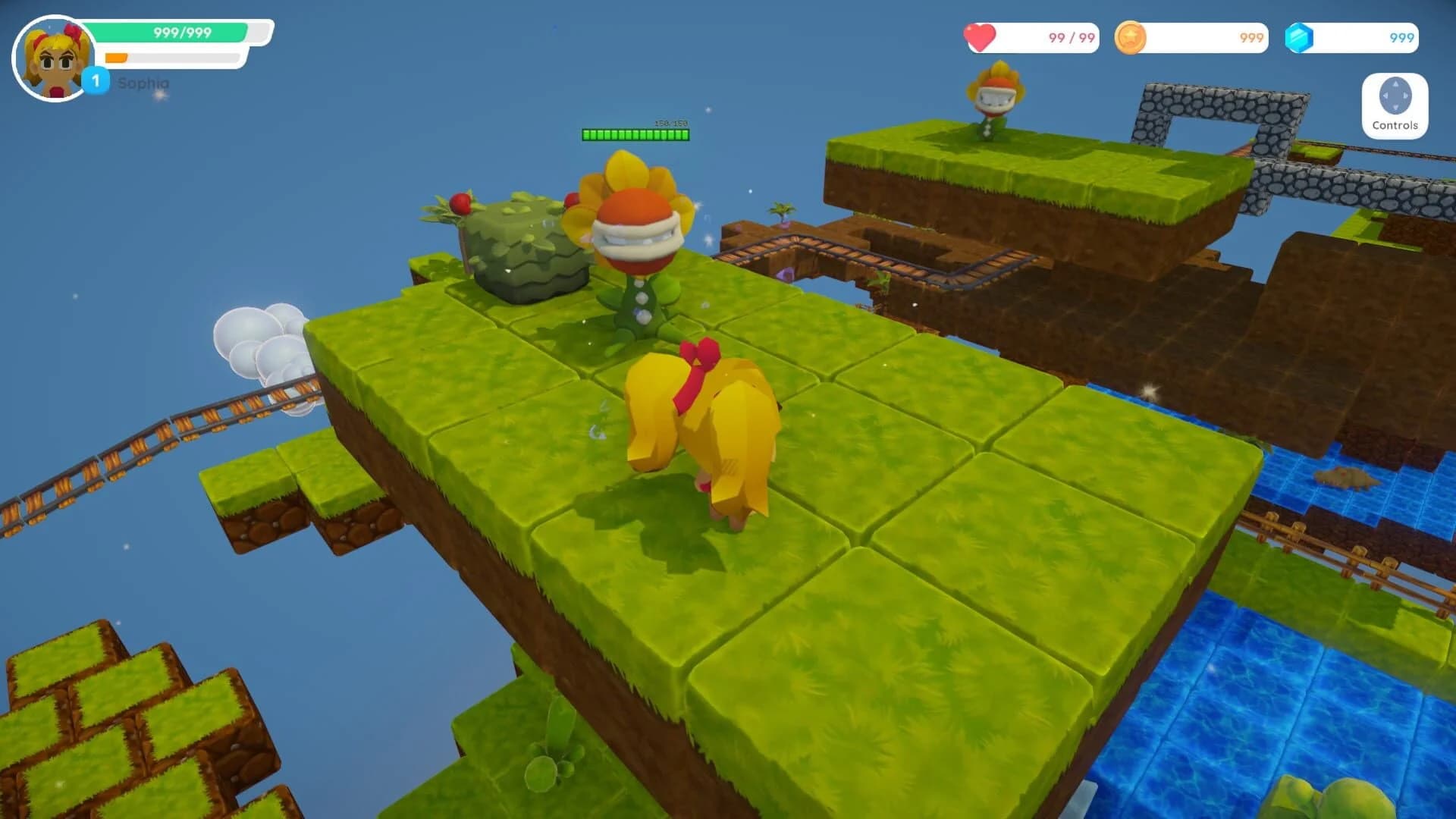Screen dimensions: 1456x819
Task: Click the flower enemy's 150/150 health bar
Action: pos(635,134)
